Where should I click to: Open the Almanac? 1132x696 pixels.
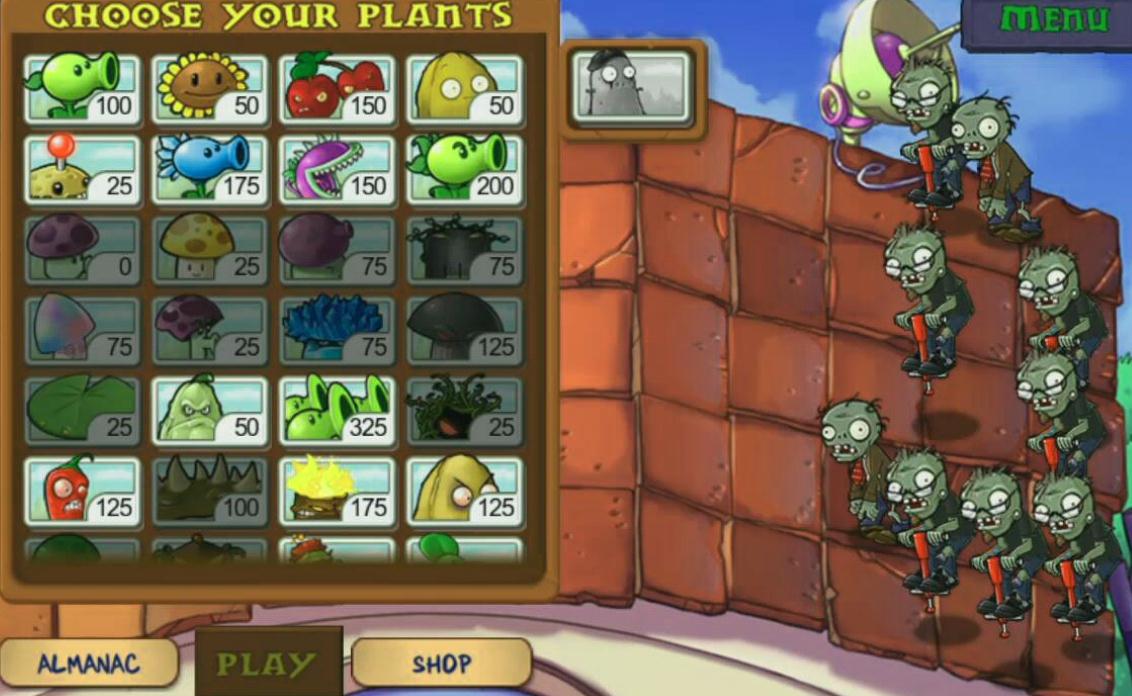(88, 663)
